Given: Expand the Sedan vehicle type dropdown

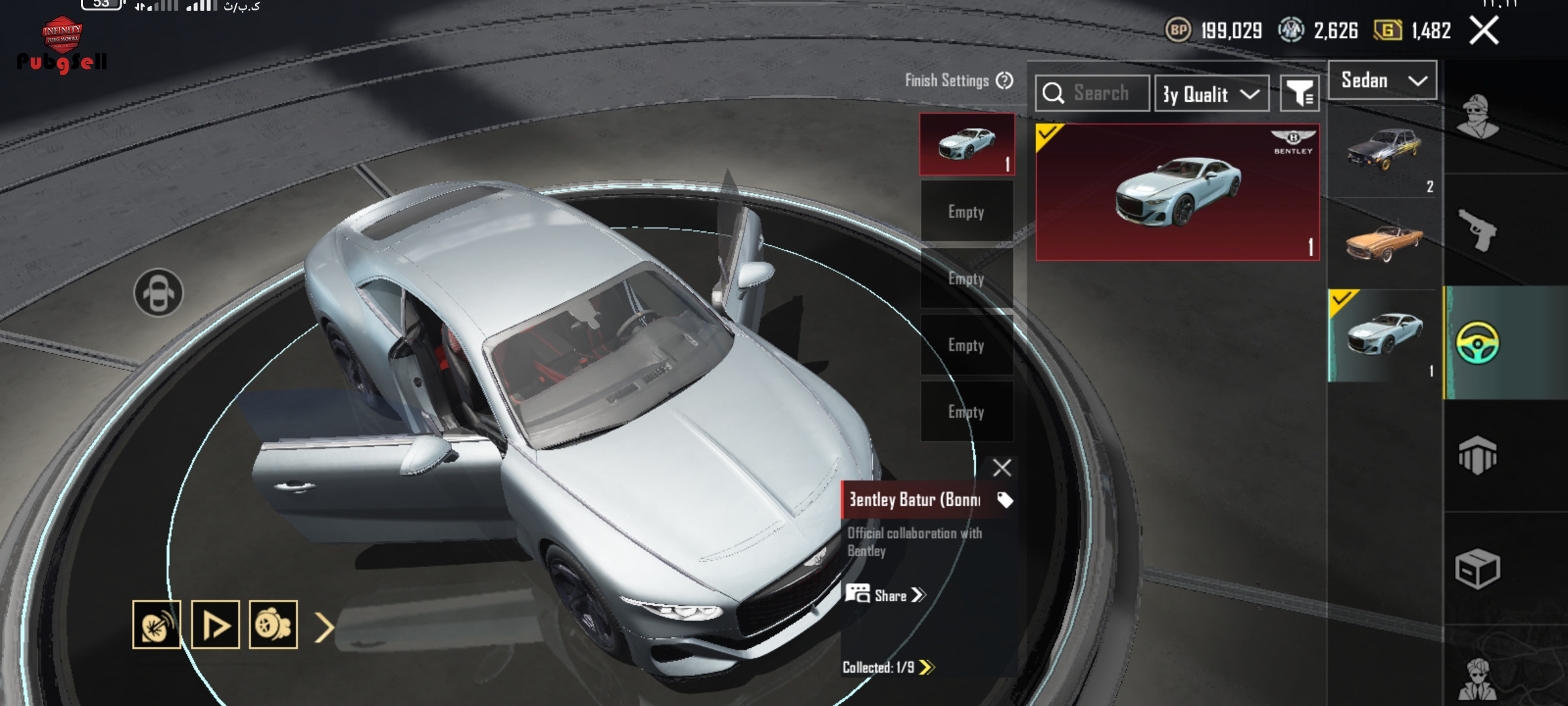Looking at the screenshot, I should click(x=1382, y=80).
